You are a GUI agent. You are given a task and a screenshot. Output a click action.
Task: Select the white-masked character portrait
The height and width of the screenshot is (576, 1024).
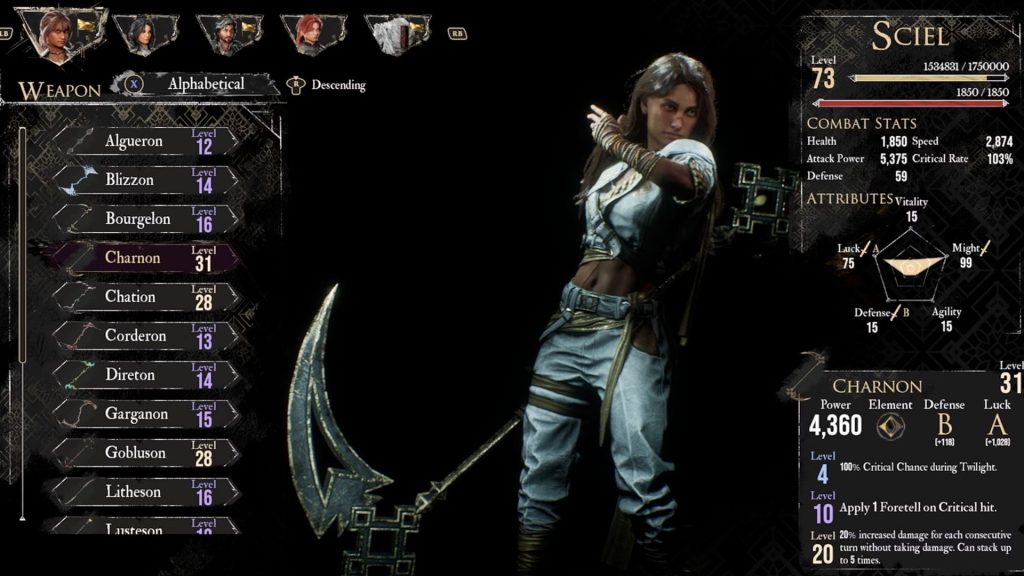(x=388, y=34)
